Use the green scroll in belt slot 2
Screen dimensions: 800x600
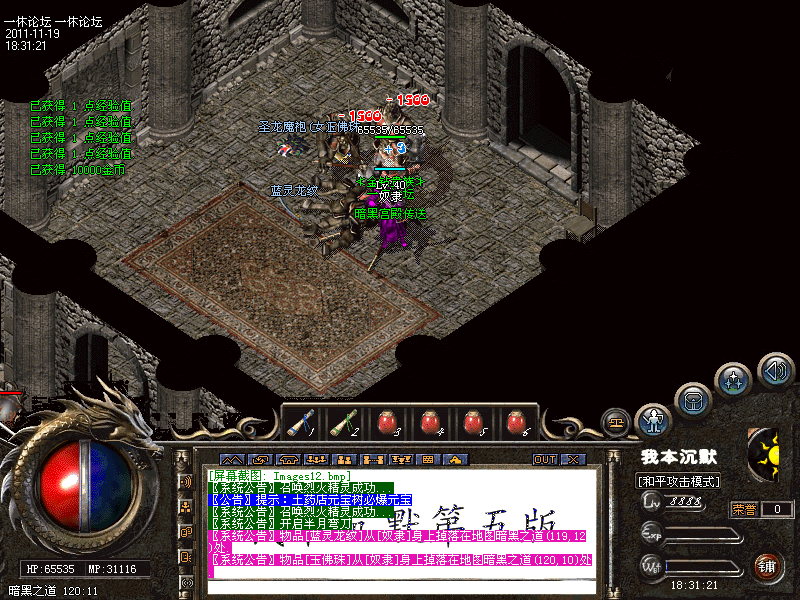coord(344,423)
